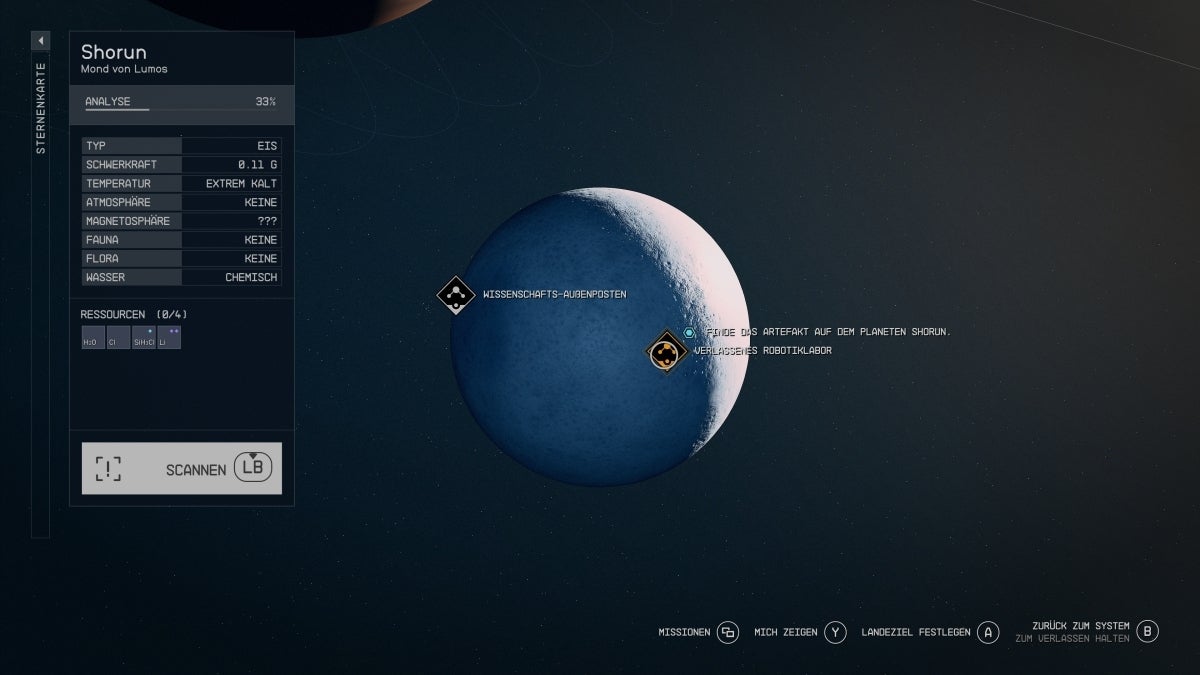Image resolution: width=1200 pixels, height=675 pixels.
Task: Select the Wissenschafts-Außenposten map marker
Action: pos(456,295)
